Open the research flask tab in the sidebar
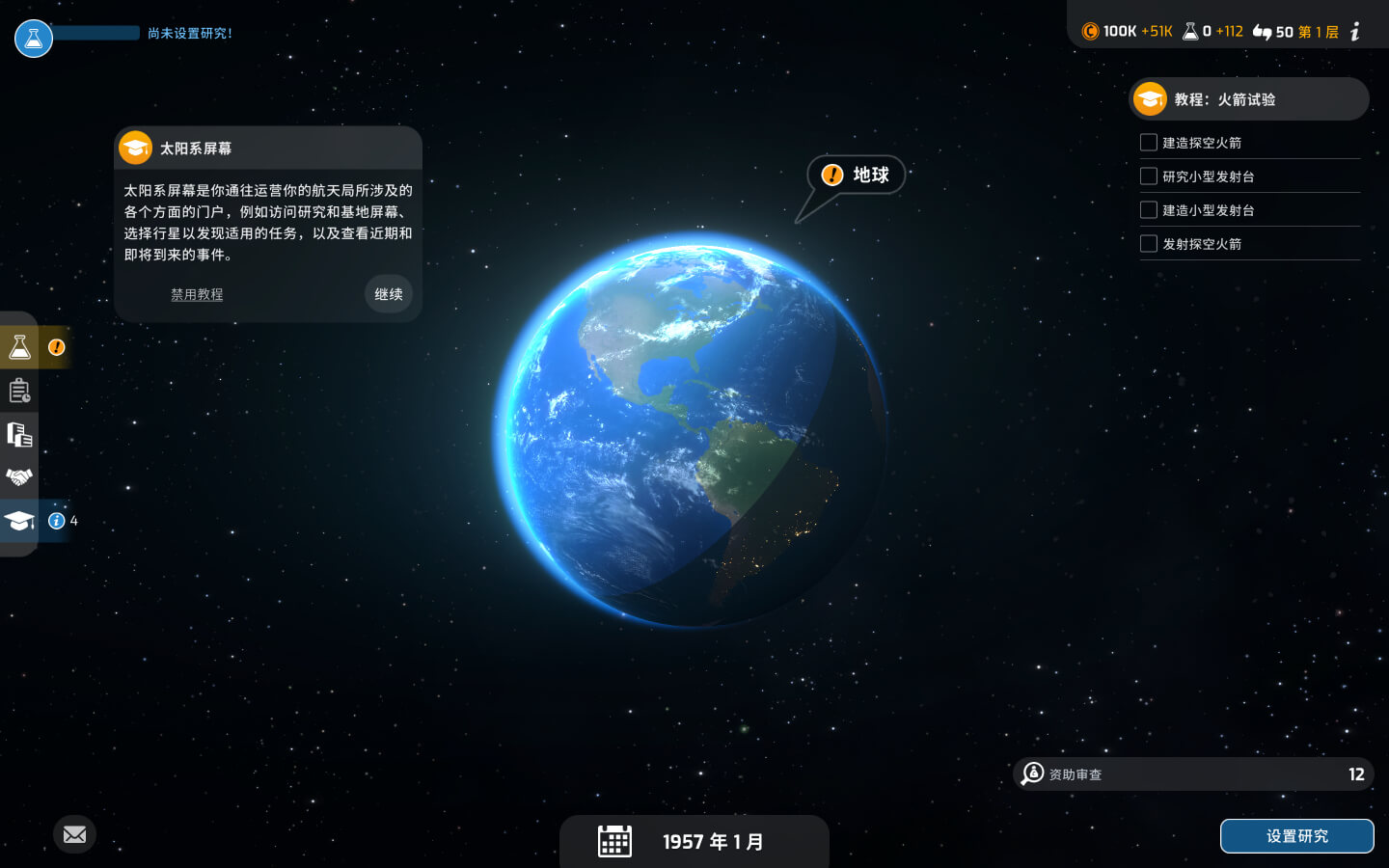Viewport: 1389px width, 868px height. (19, 347)
